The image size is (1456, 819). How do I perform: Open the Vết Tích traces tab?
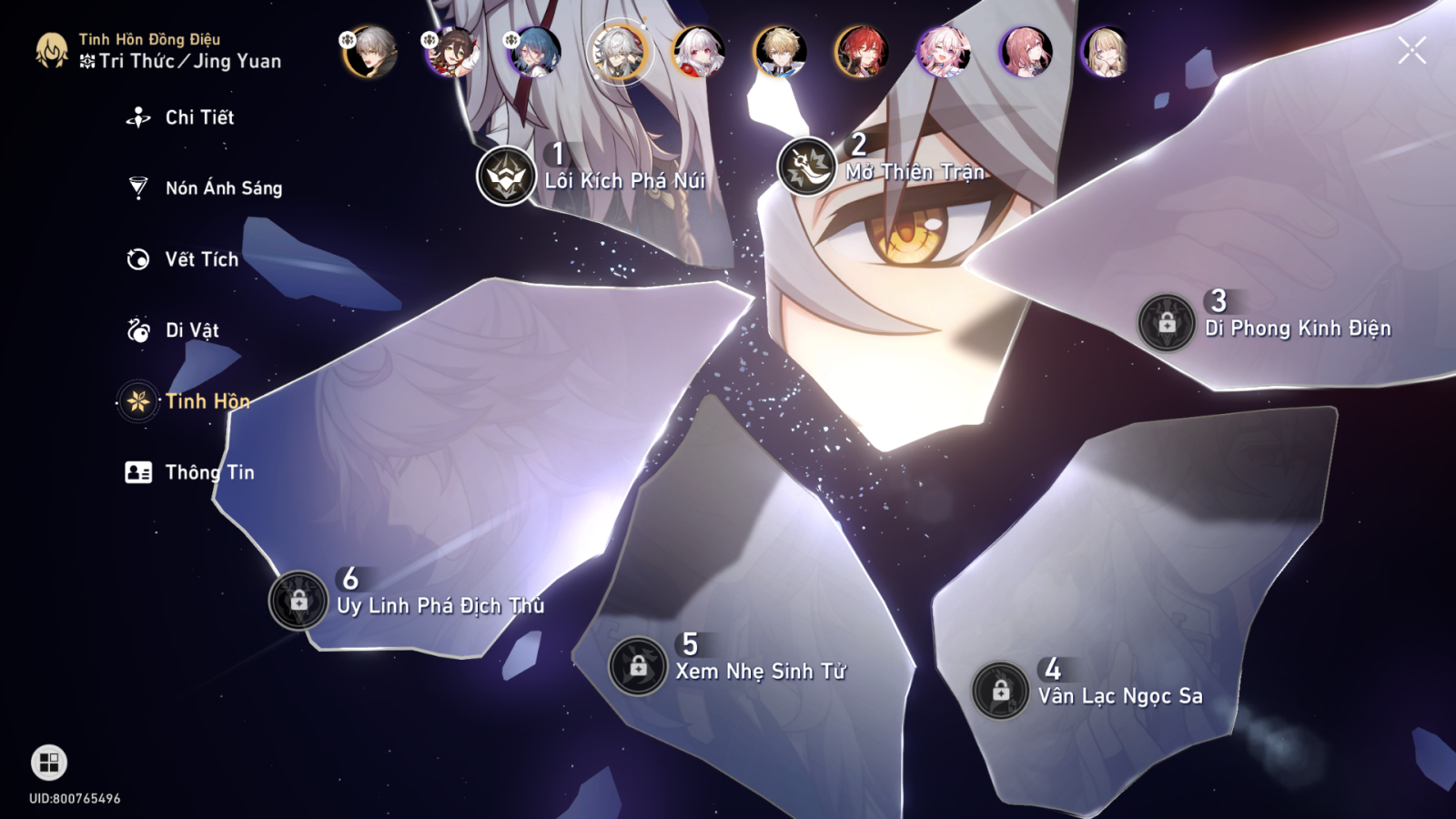200,259
